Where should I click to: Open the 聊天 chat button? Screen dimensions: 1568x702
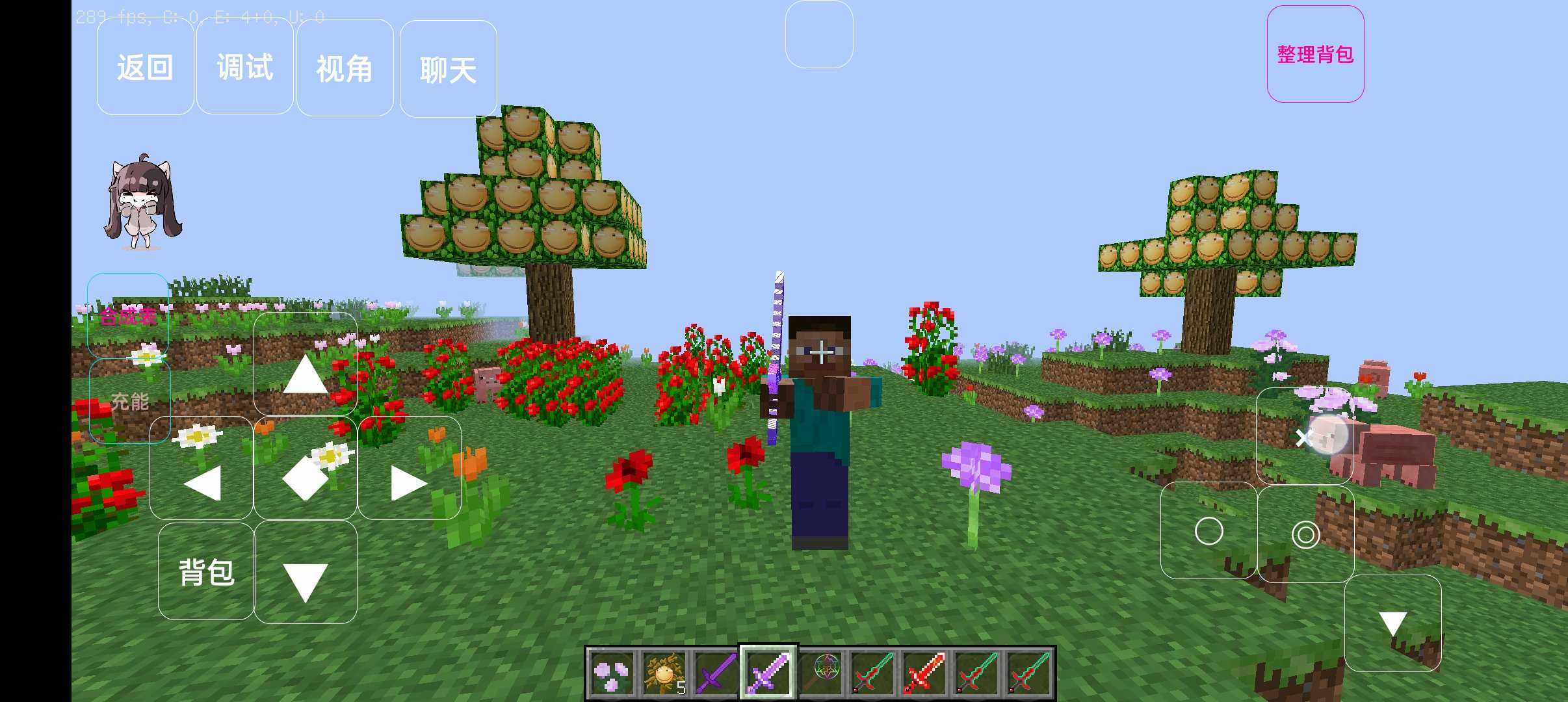coord(448,70)
